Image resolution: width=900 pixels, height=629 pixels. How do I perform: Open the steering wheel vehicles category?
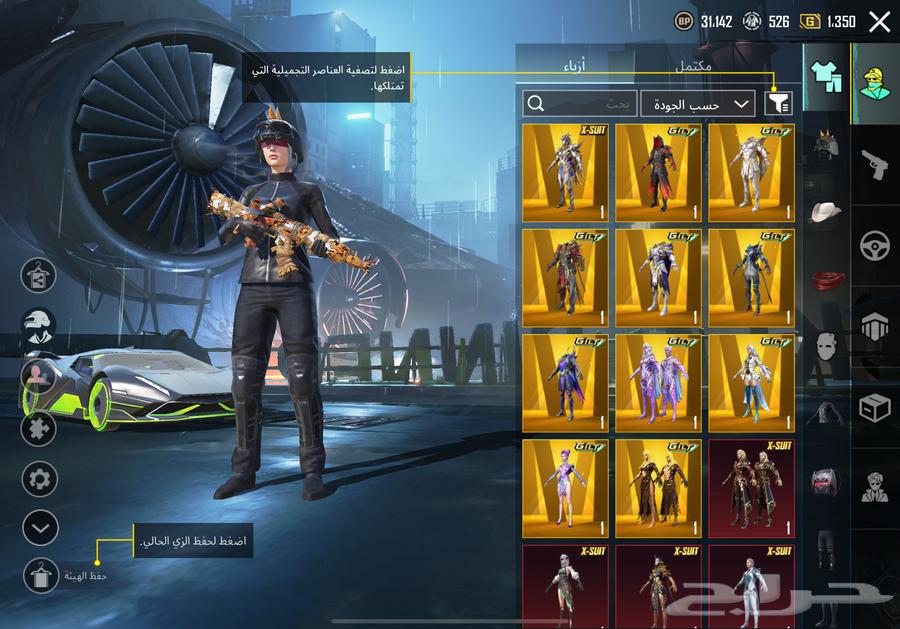(x=875, y=245)
